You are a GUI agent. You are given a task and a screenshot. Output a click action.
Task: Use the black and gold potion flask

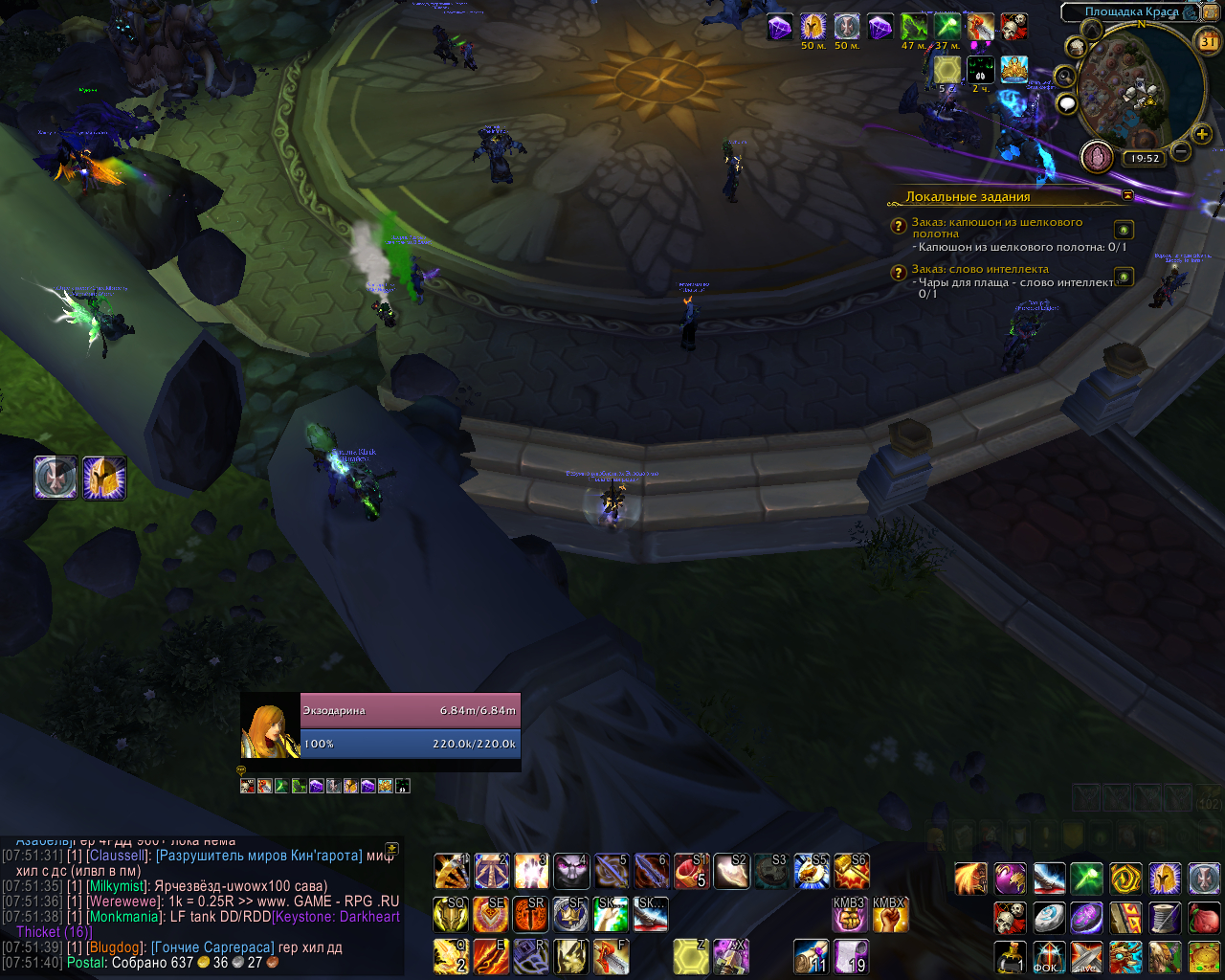click(x=1011, y=956)
